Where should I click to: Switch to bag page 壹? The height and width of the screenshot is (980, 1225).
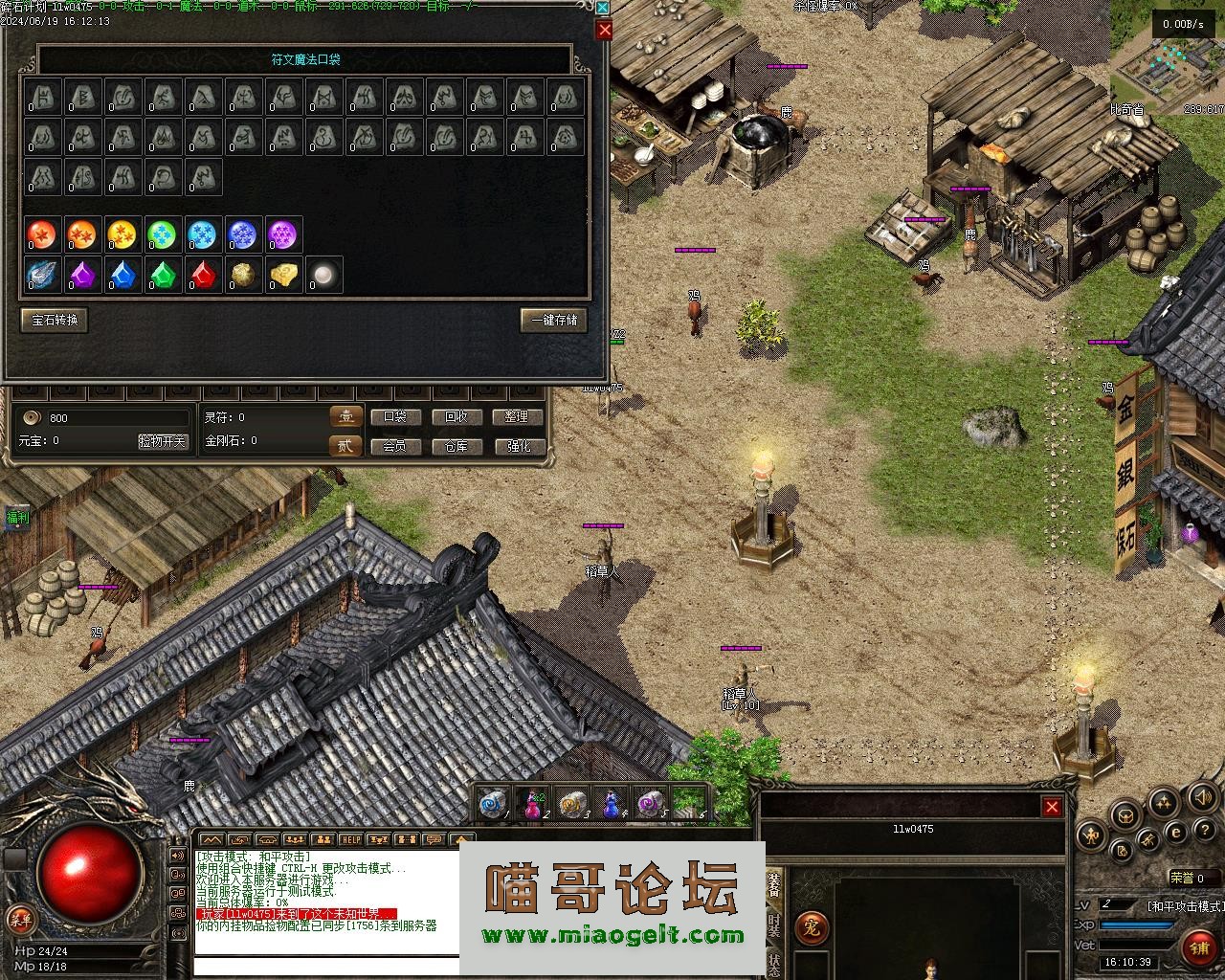pyautogui.click(x=345, y=416)
